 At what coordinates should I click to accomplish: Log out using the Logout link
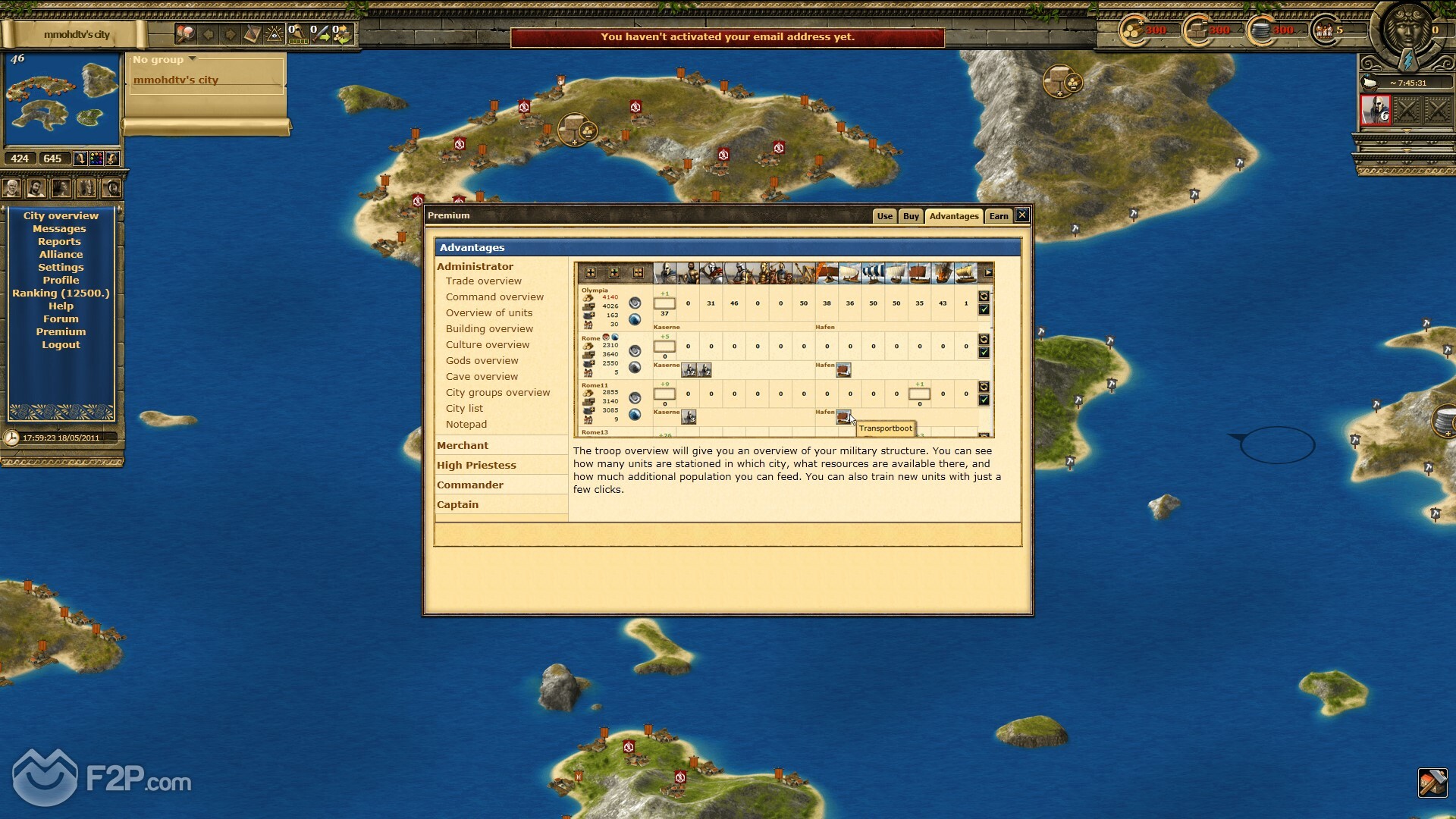tap(61, 345)
